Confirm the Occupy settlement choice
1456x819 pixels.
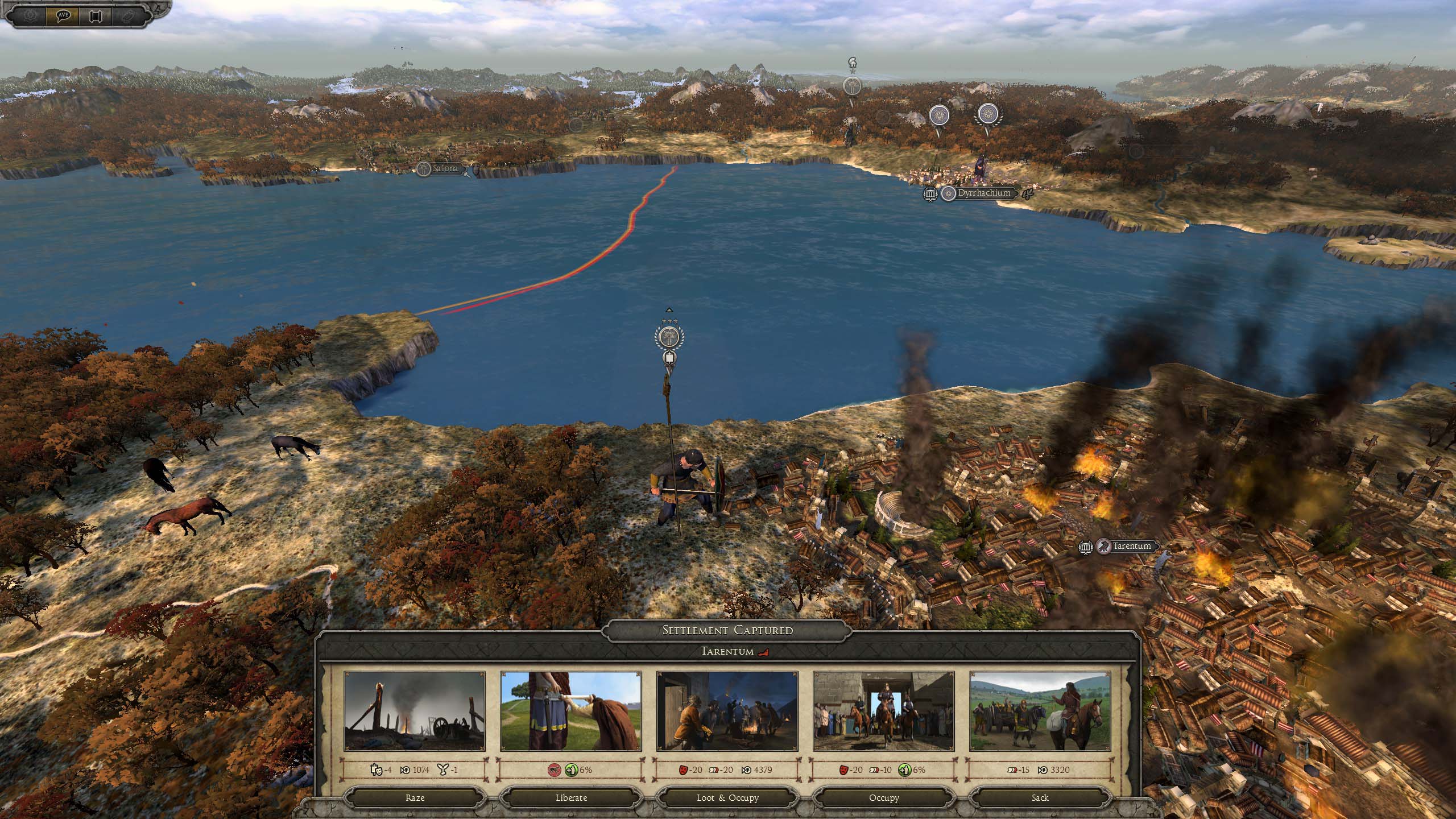[x=883, y=797]
